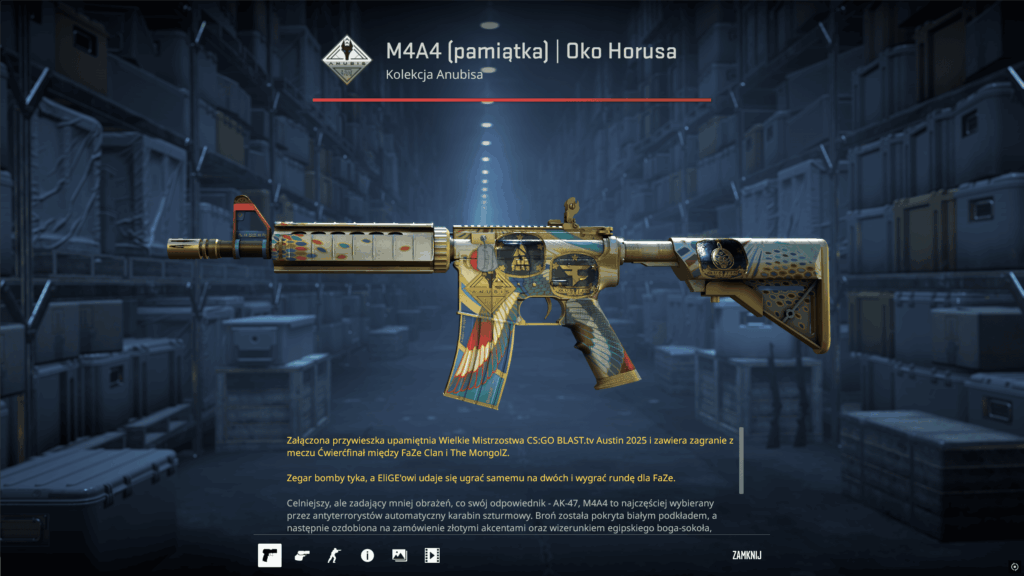Click the description text scrollbar
Image resolution: width=1024 pixels, height=576 pixels.
[741, 461]
